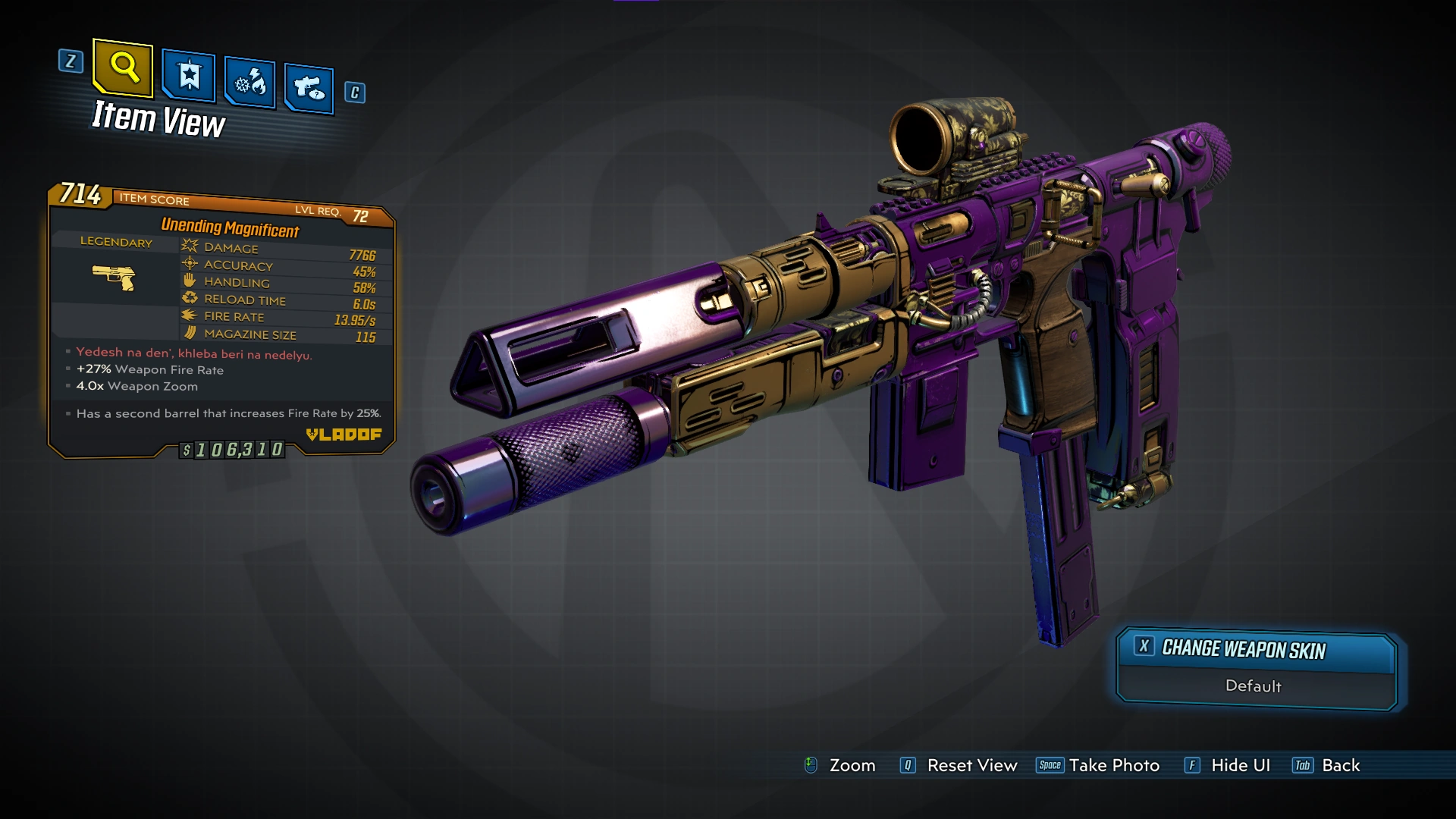Screen dimensions: 1456x819
Task: Select the magnifying glass Item View tab
Action: coord(123,68)
